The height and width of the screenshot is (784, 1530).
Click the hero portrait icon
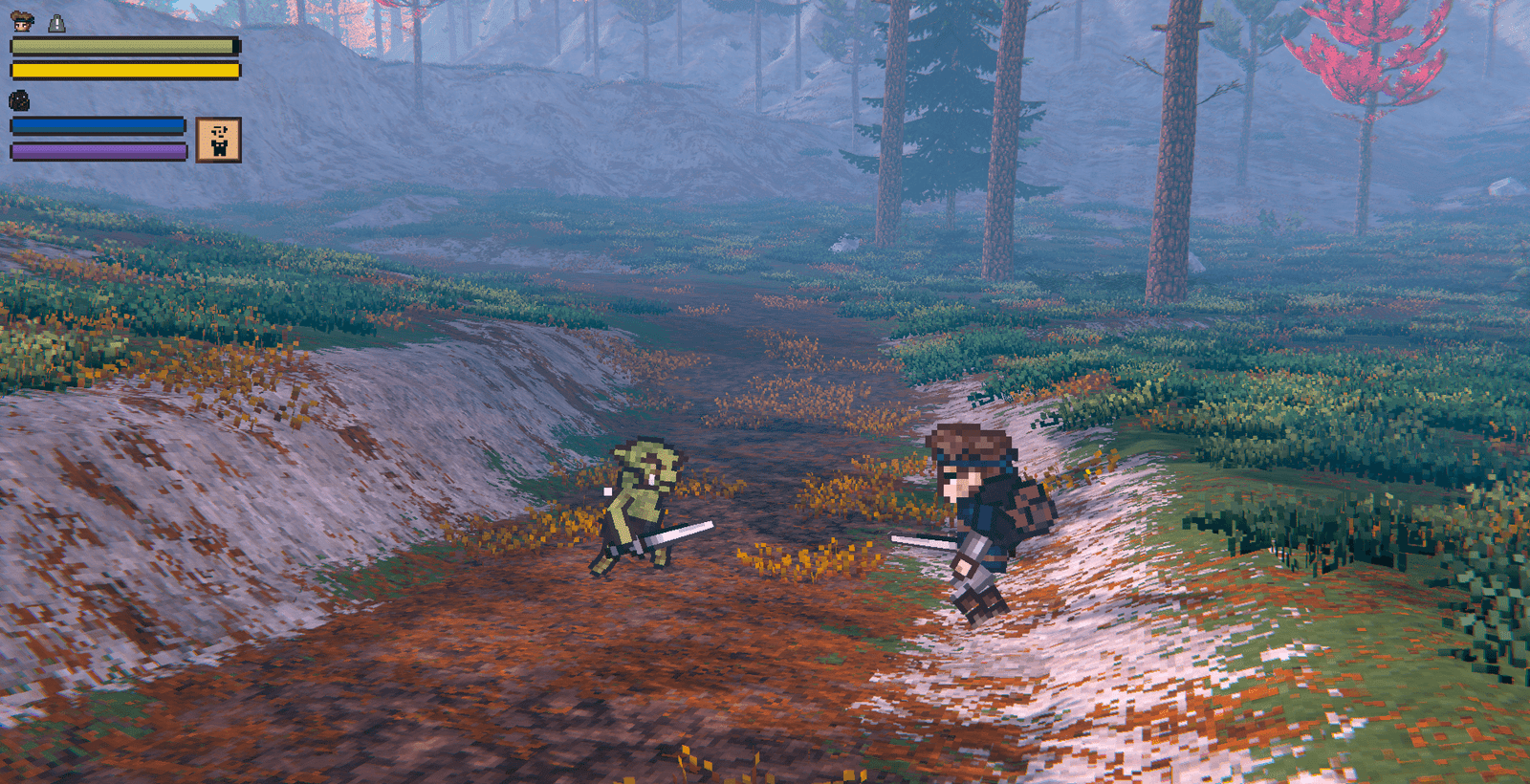[21, 21]
